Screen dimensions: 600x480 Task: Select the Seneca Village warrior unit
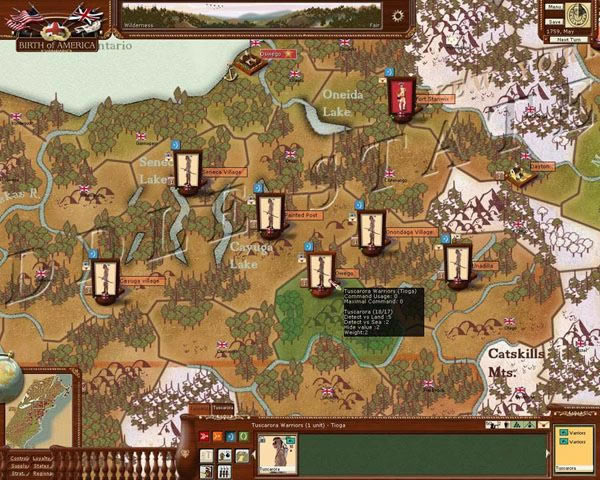click(186, 169)
